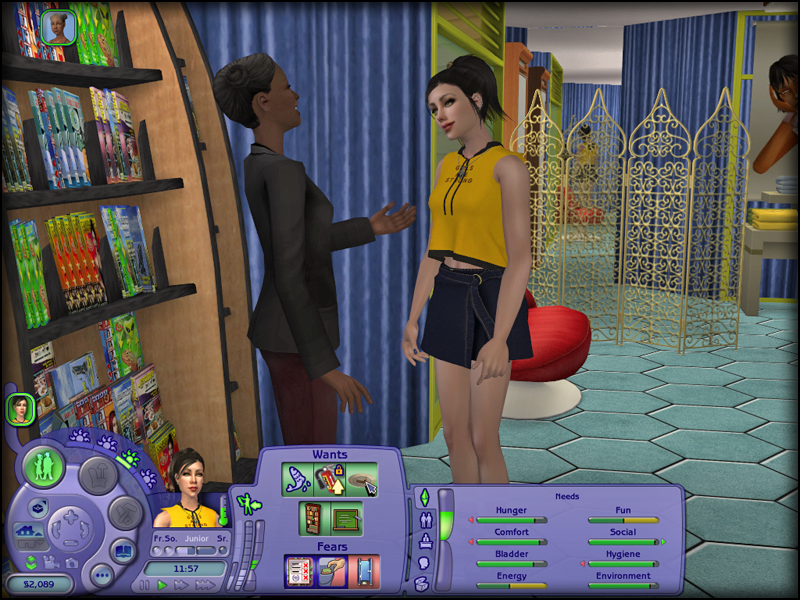Set game speed to normal play
This screenshot has width=800, height=600.
pyautogui.click(x=162, y=585)
